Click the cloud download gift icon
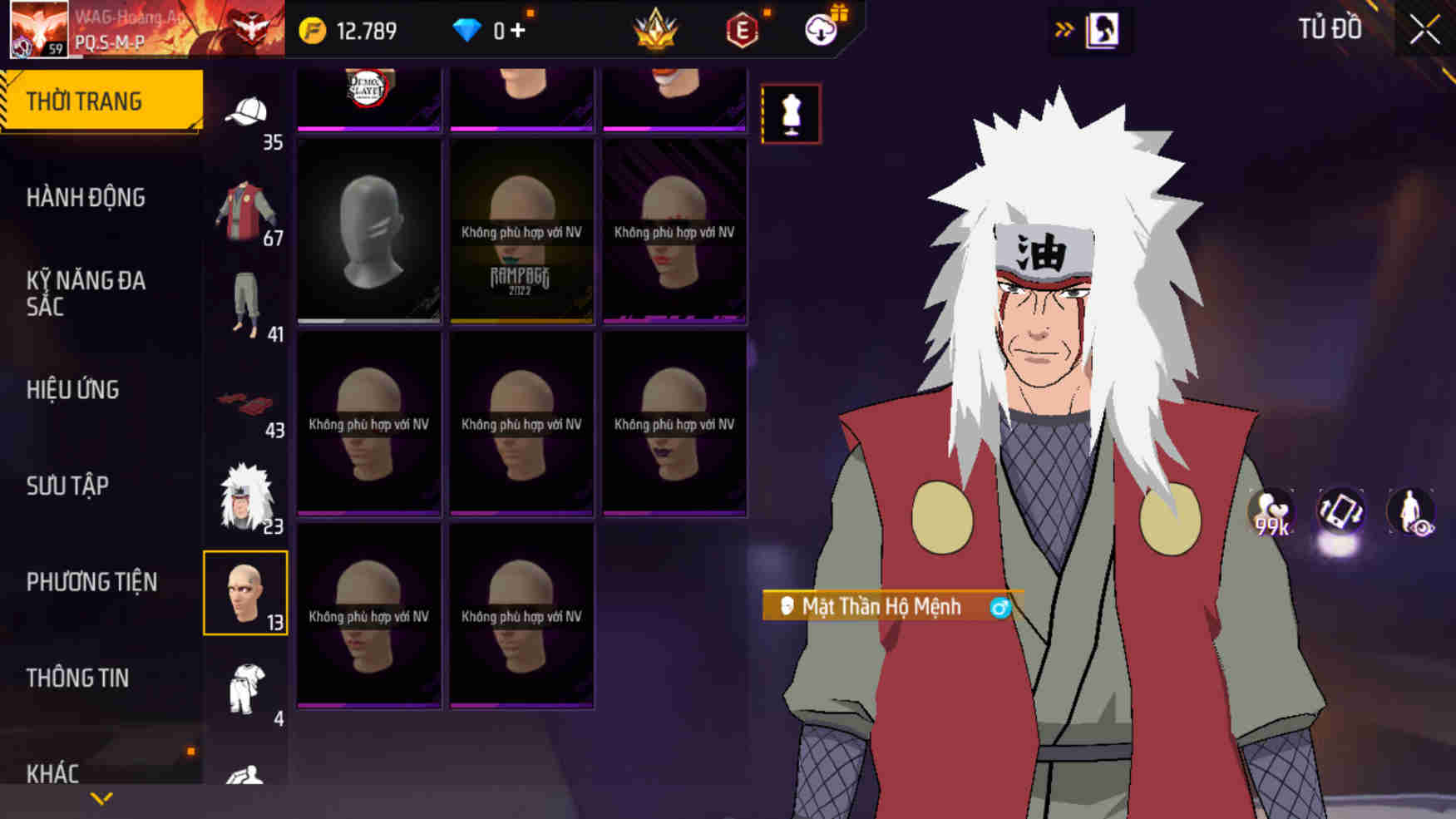This screenshot has height=819, width=1456. [x=819, y=32]
